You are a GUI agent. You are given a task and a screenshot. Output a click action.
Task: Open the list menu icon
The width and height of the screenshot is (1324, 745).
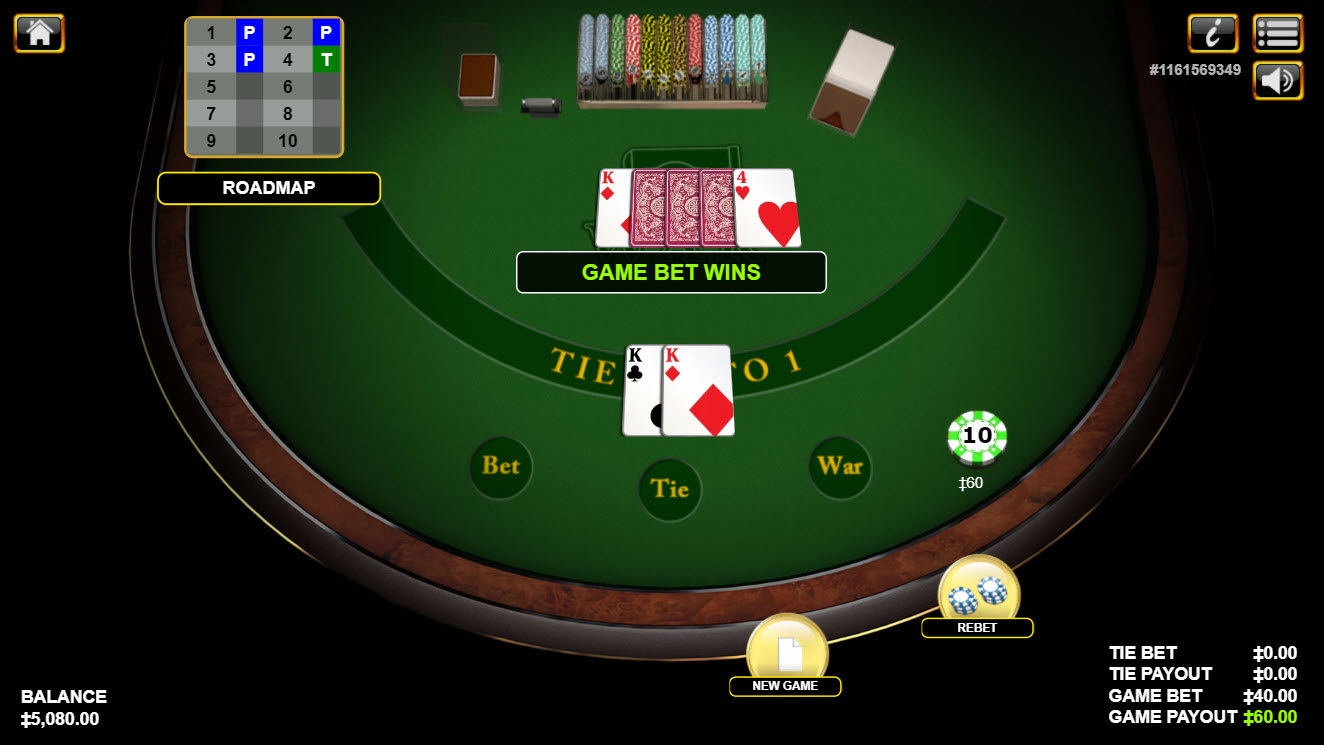[1277, 33]
